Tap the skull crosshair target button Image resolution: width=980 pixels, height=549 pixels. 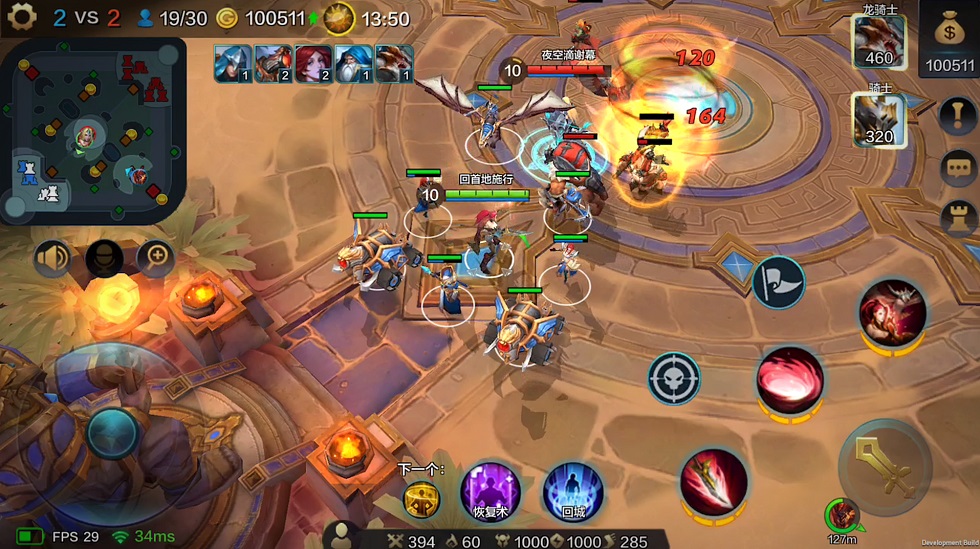[673, 378]
